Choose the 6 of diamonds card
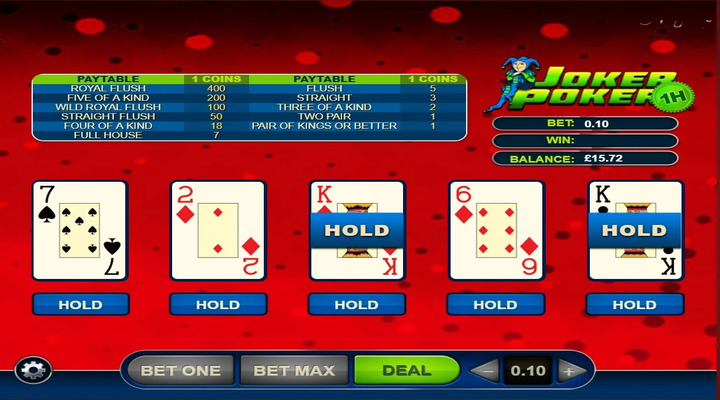The height and width of the screenshot is (400, 720). (495, 230)
